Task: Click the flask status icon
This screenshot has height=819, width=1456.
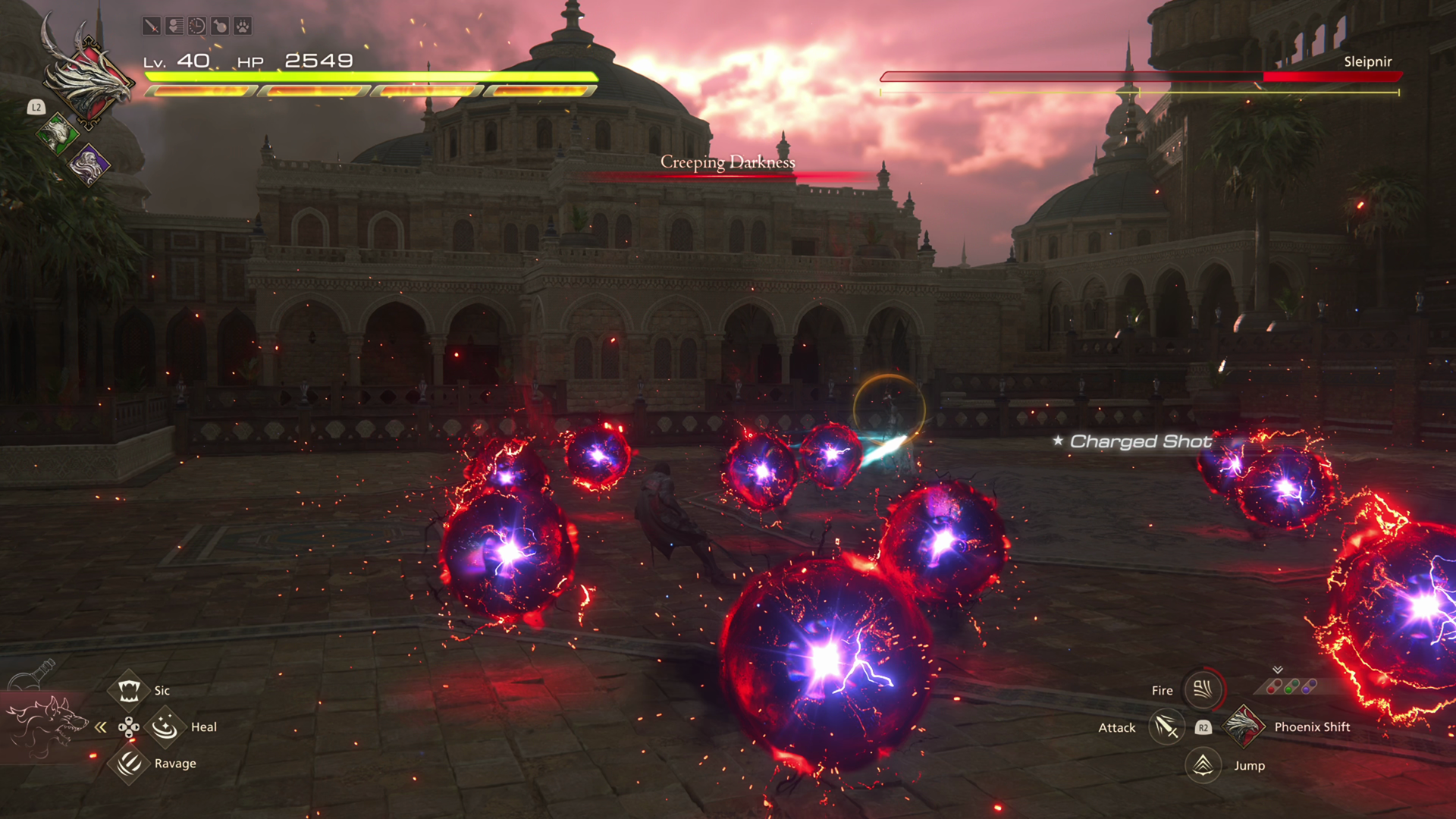Action: click(220, 27)
